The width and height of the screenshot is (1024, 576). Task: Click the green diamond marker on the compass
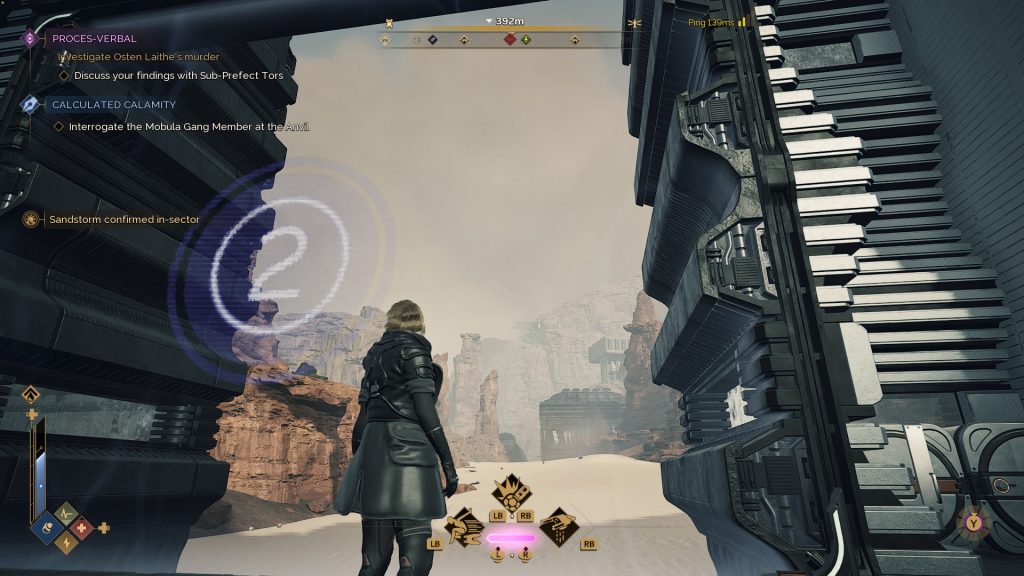coord(526,40)
